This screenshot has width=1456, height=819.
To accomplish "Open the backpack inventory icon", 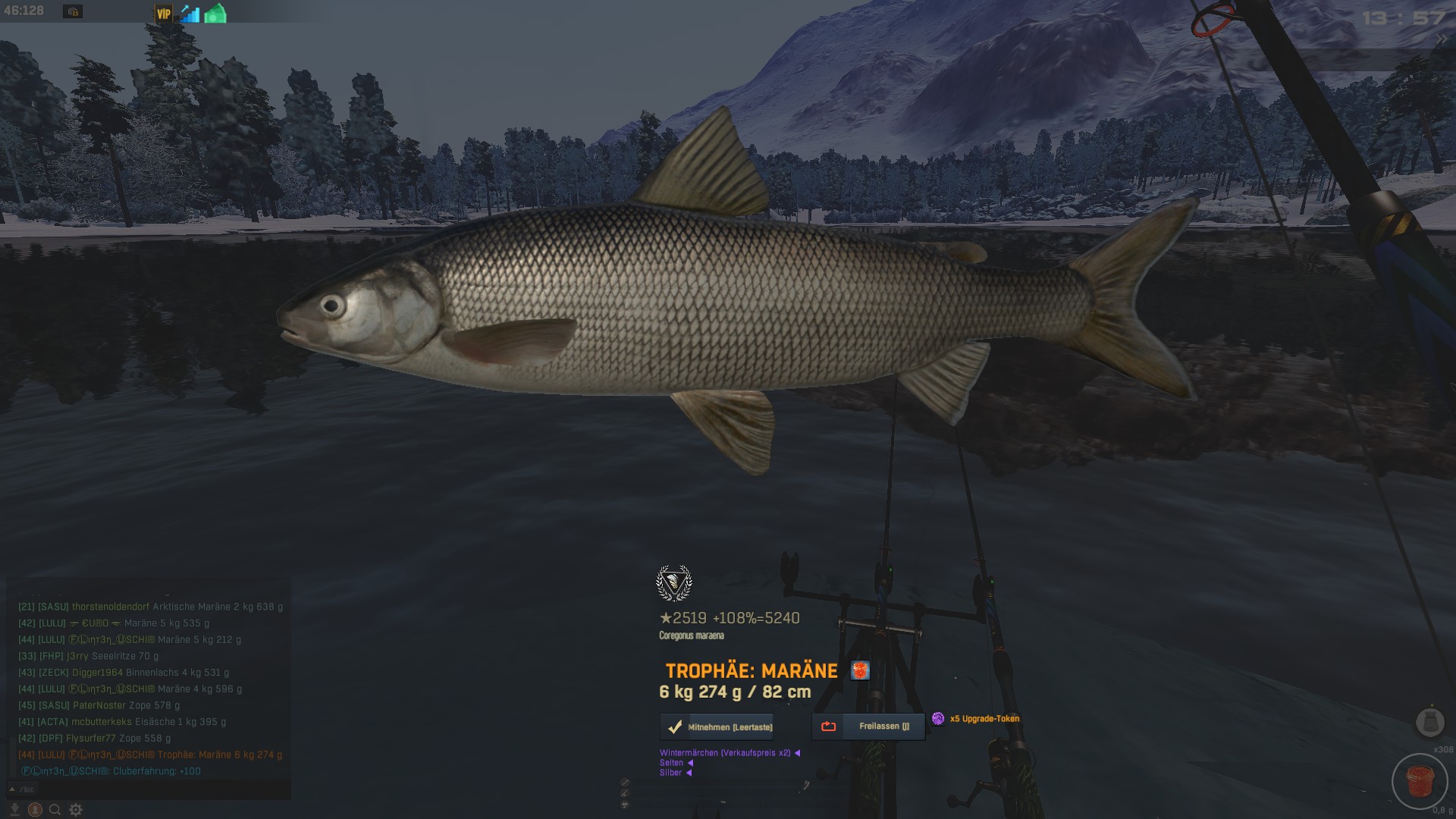I will [x=1430, y=721].
